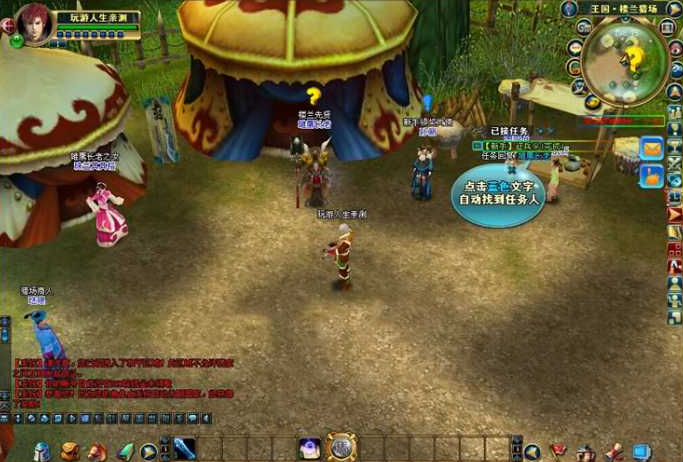Click the green orb below the portrait
Viewport: 683px width, 462px height.
click(x=17, y=42)
